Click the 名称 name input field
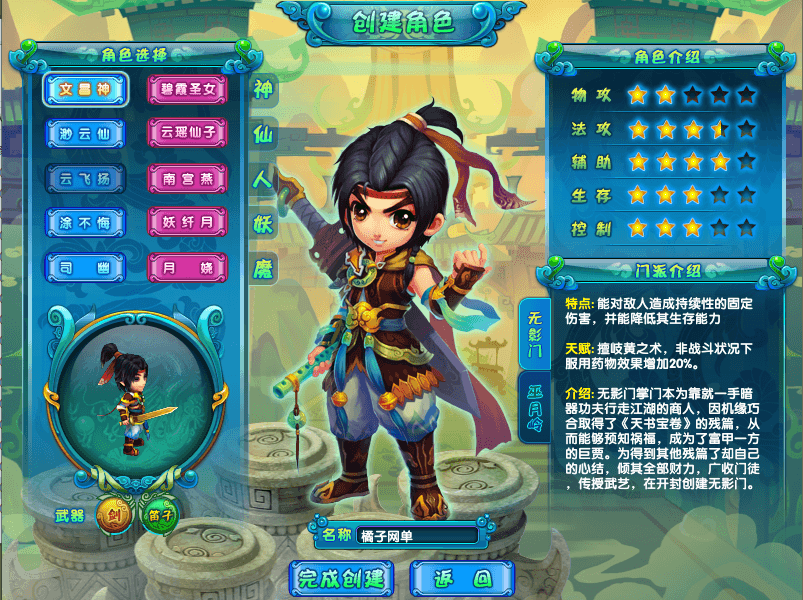This screenshot has width=803, height=600. (x=417, y=535)
